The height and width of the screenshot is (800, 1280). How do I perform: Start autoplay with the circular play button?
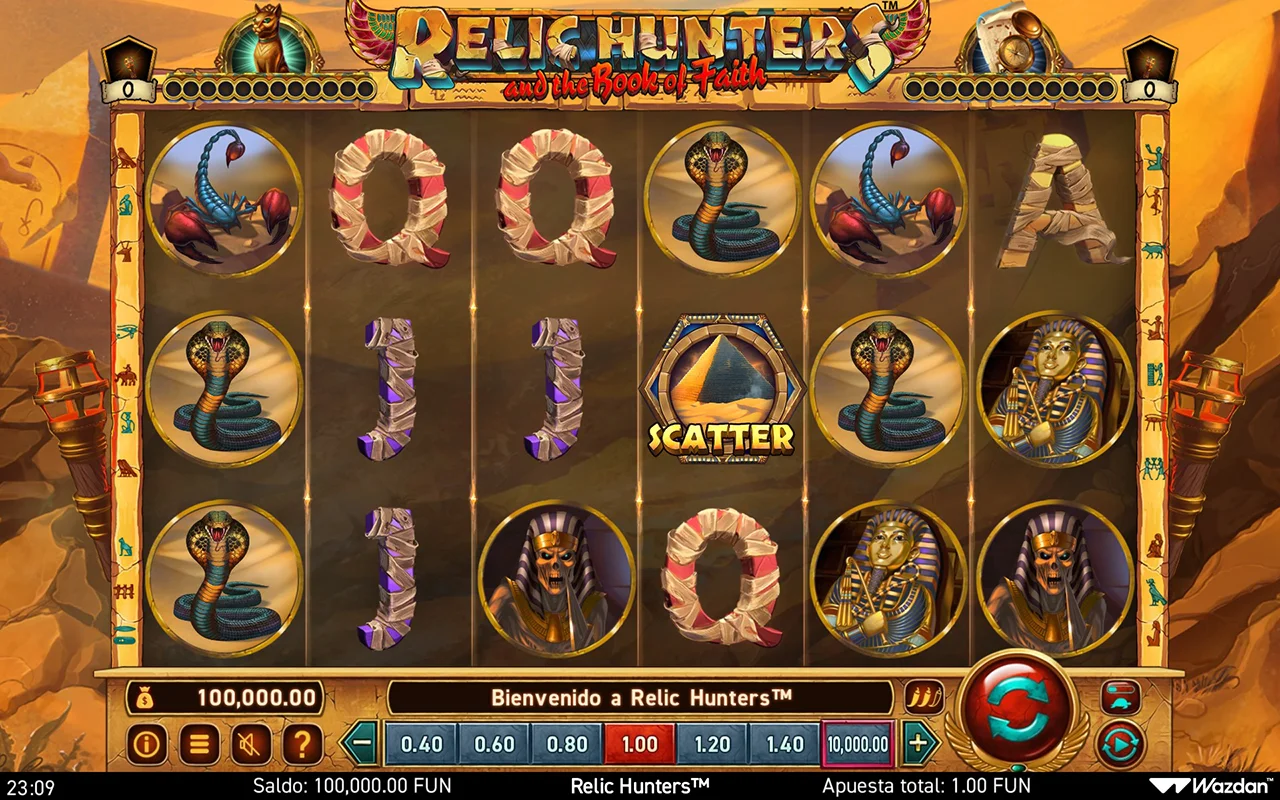click(x=1120, y=745)
